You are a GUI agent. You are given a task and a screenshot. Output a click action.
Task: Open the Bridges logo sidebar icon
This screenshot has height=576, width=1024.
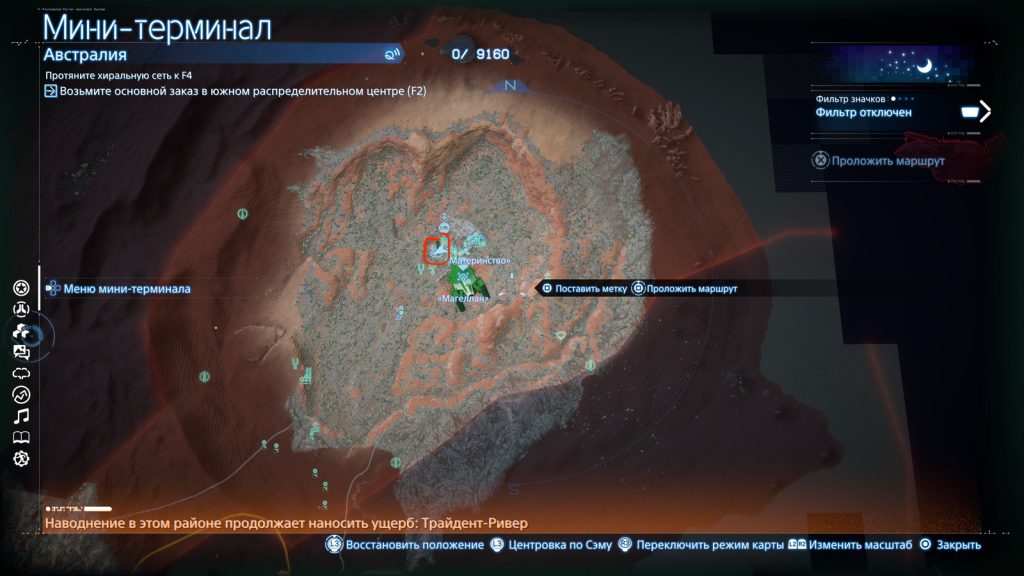pos(20,310)
